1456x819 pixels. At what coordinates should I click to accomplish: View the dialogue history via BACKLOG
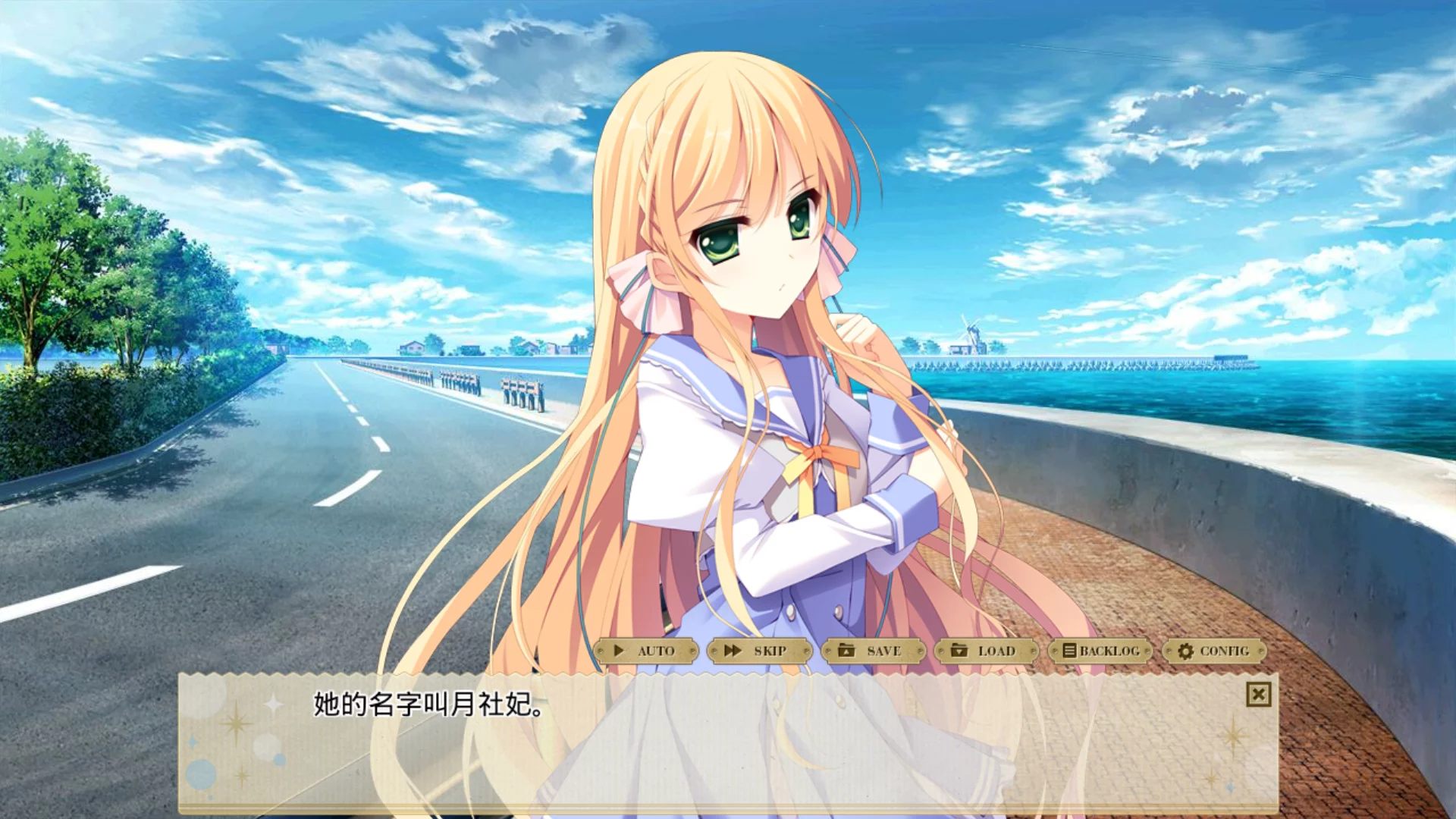pyautogui.click(x=1101, y=650)
